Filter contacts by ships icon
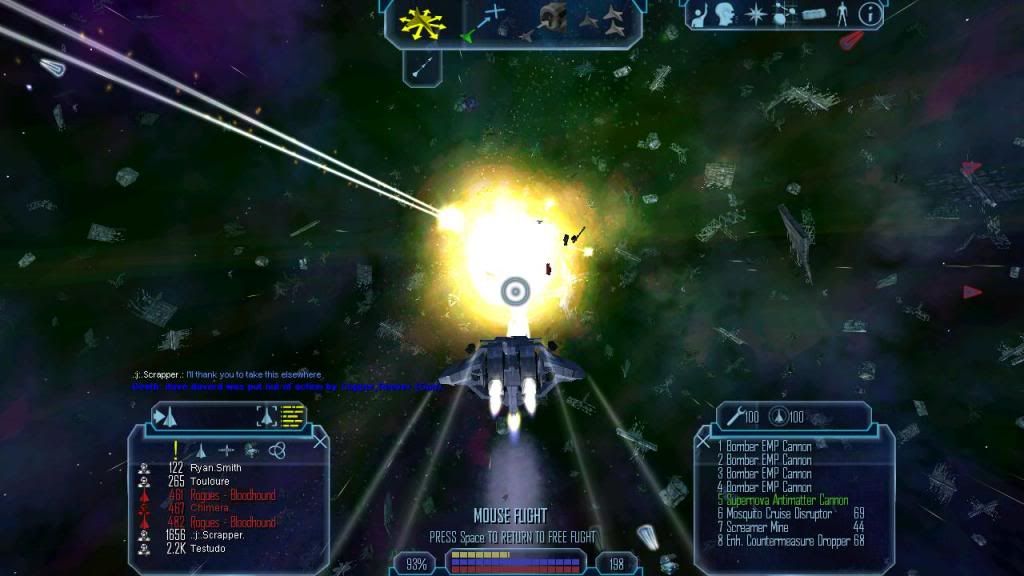The height and width of the screenshot is (576, 1024). click(x=200, y=450)
